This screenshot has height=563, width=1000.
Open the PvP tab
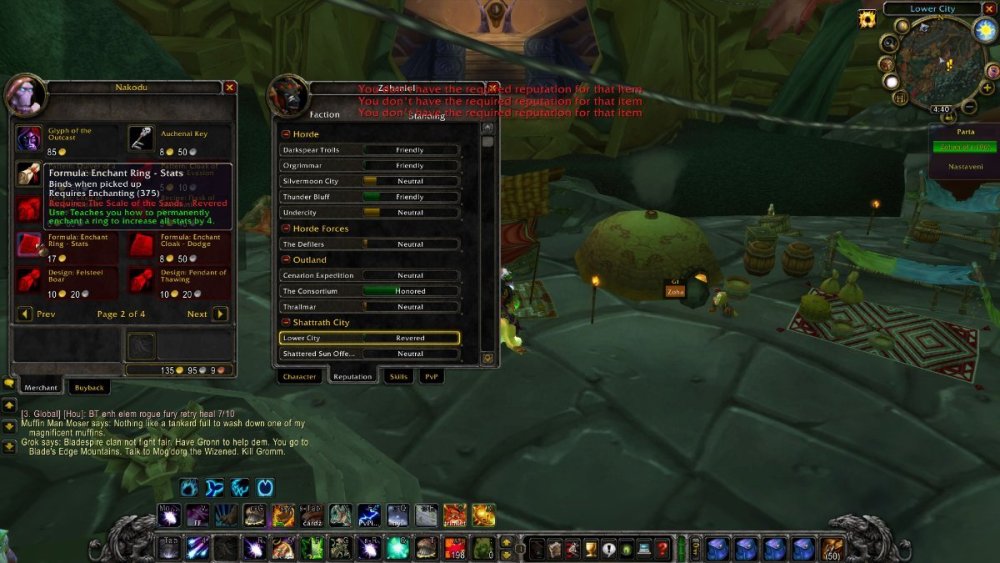pos(431,377)
